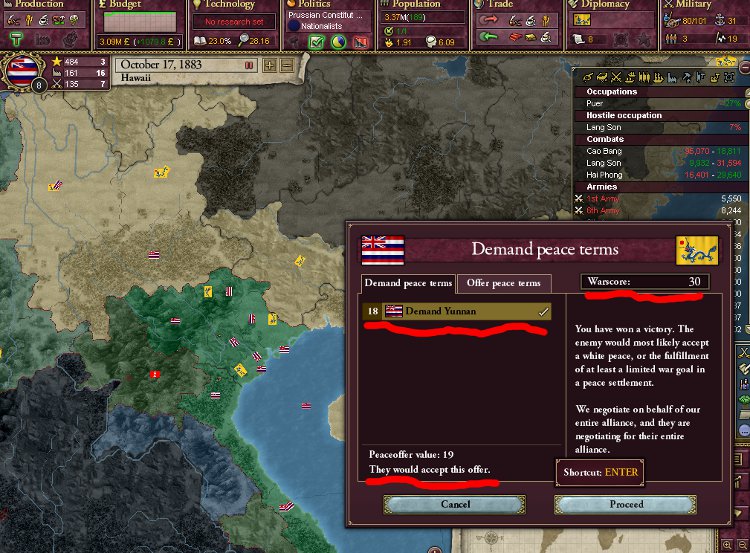This screenshot has width=750, height=553.
Task: Select the Demand peace terms tab
Action: [x=407, y=283]
